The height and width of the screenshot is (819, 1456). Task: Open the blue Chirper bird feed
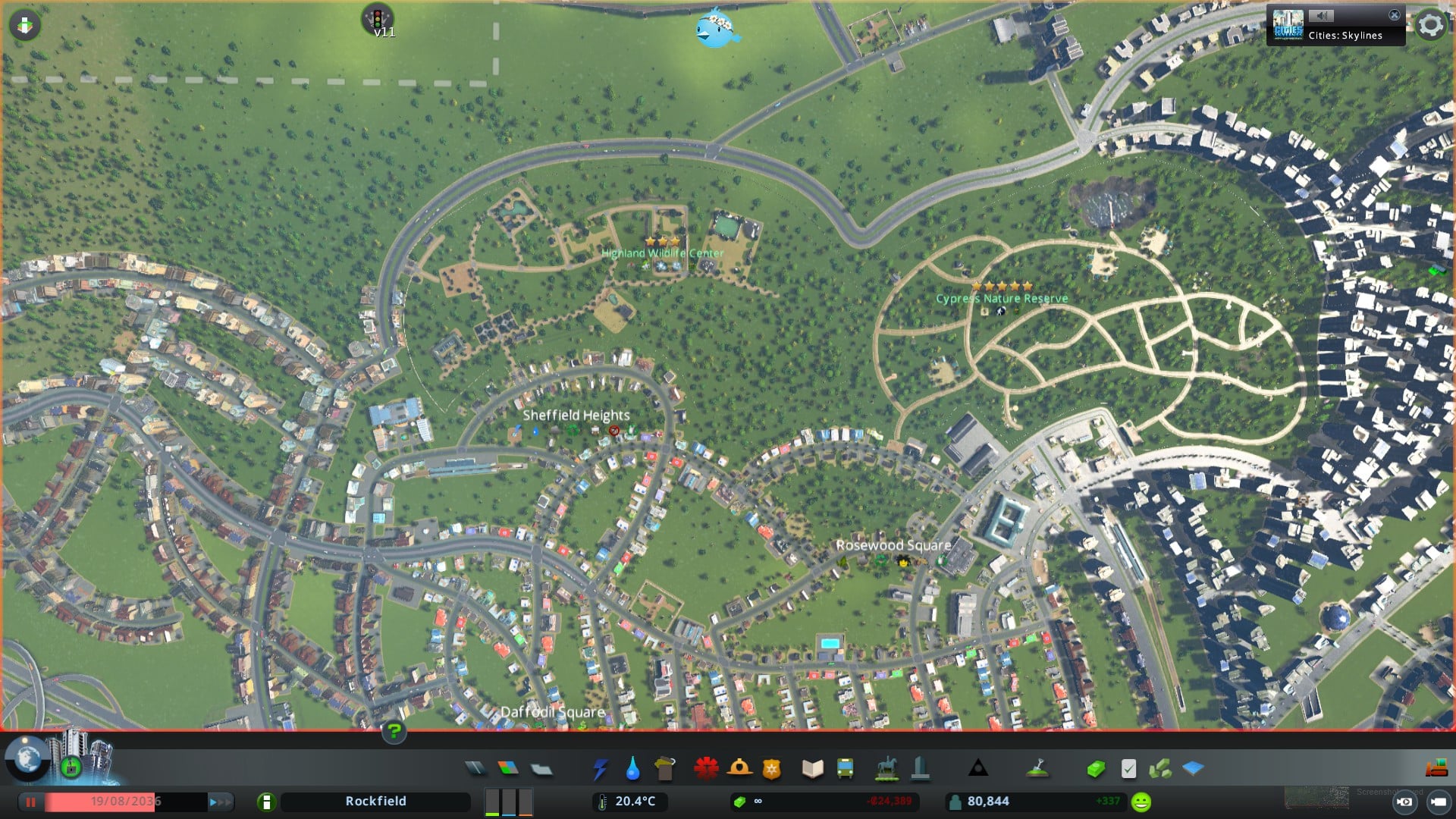coord(716,29)
